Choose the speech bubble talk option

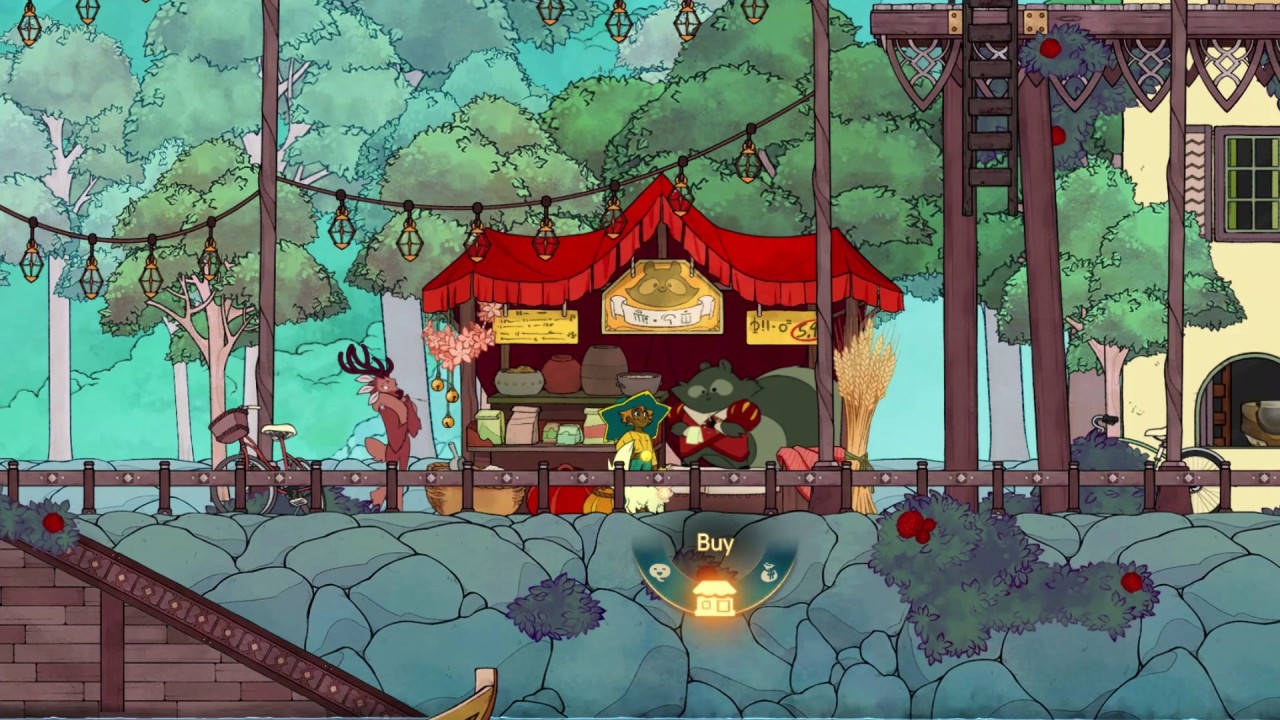pyautogui.click(x=660, y=572)
